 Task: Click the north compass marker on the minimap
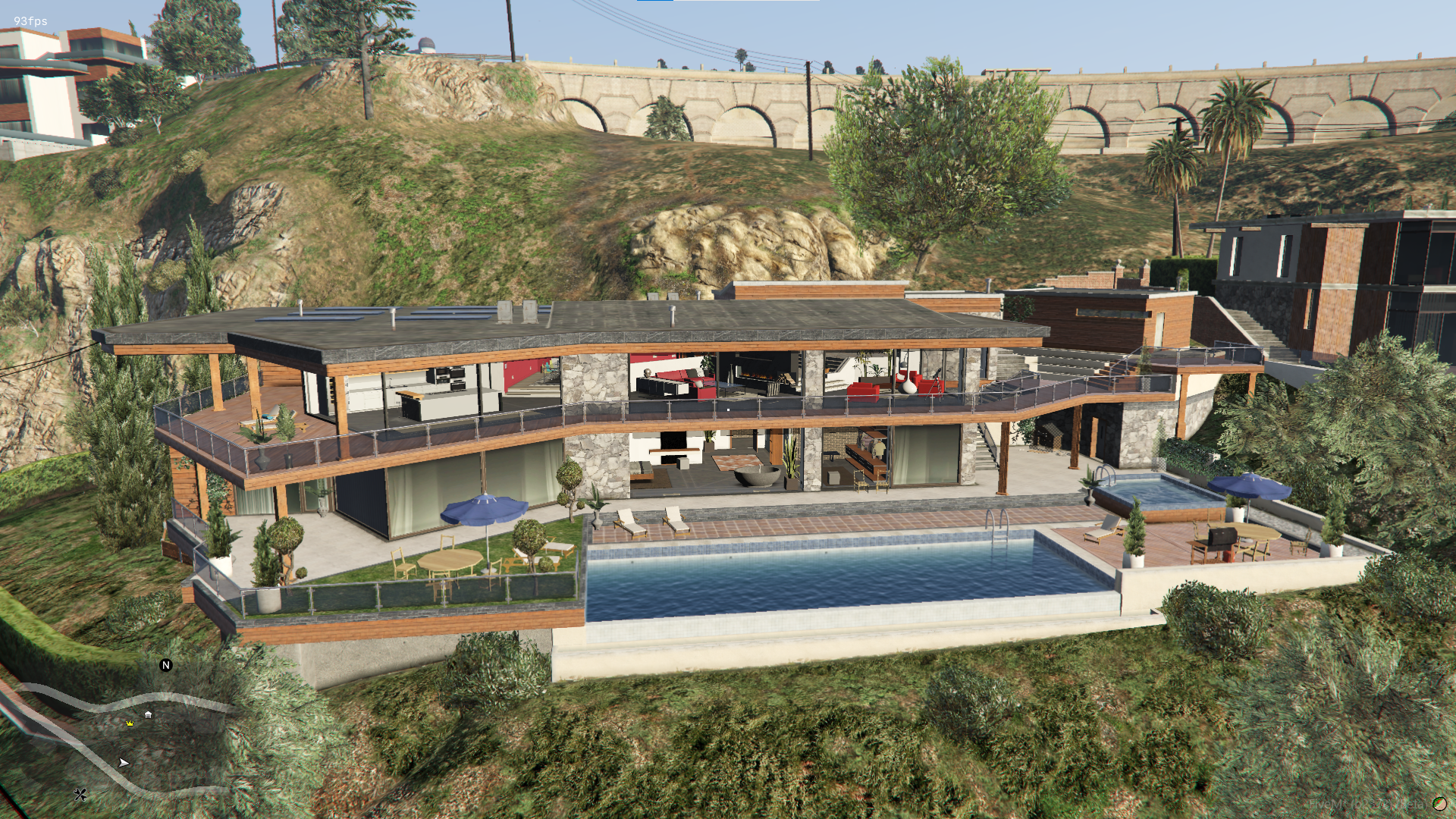coord(166,665)
